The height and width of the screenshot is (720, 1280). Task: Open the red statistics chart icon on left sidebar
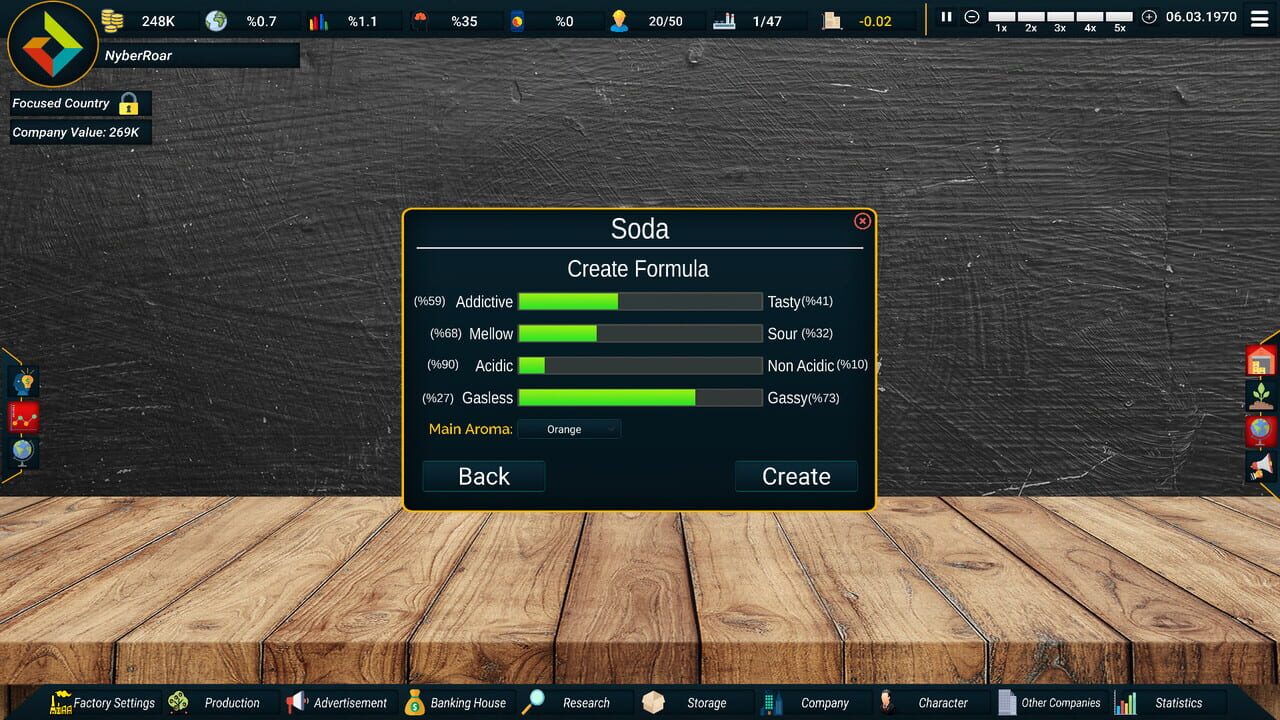(22, 417)
